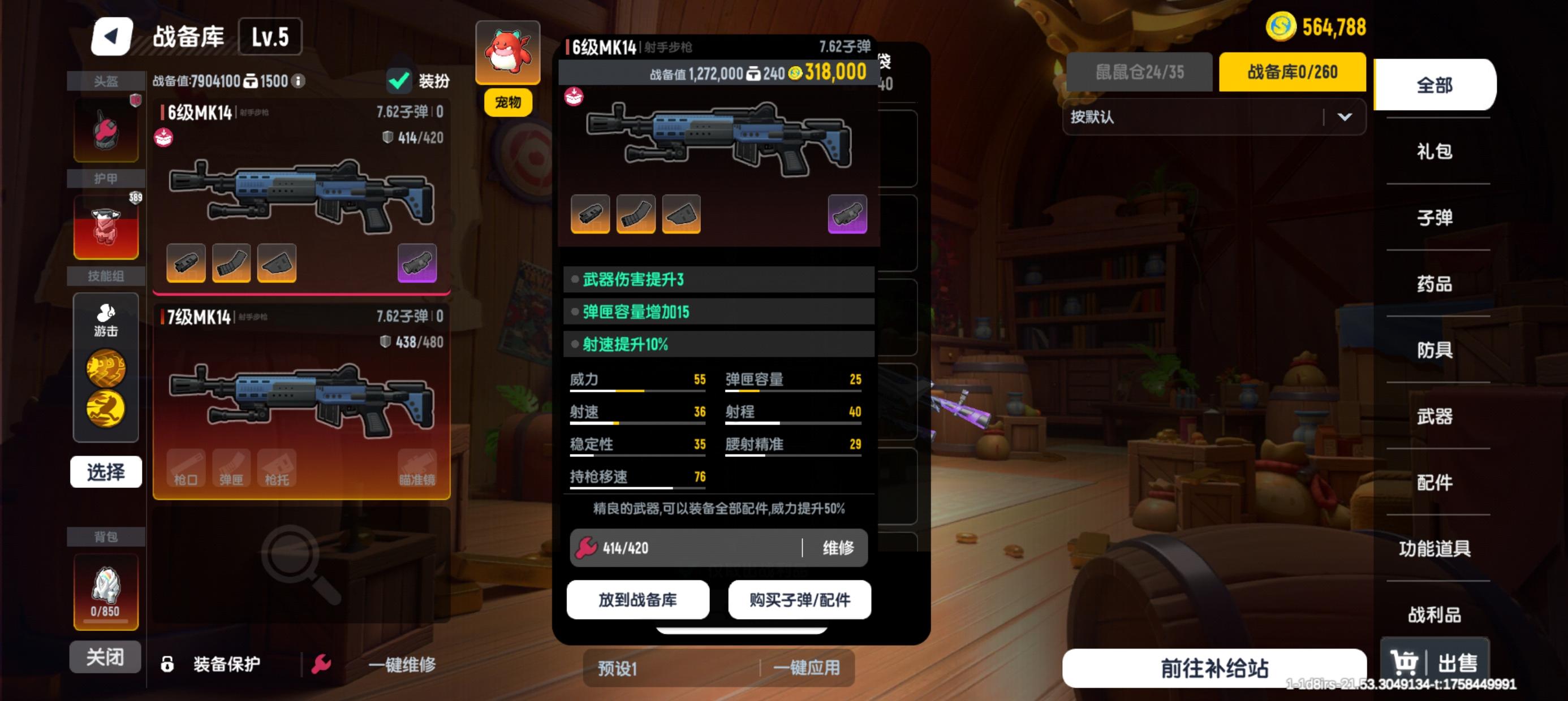Screen dimensions: 1568x701
Task: Toggle the 装扮 checkbox
Action: [400, 80]
